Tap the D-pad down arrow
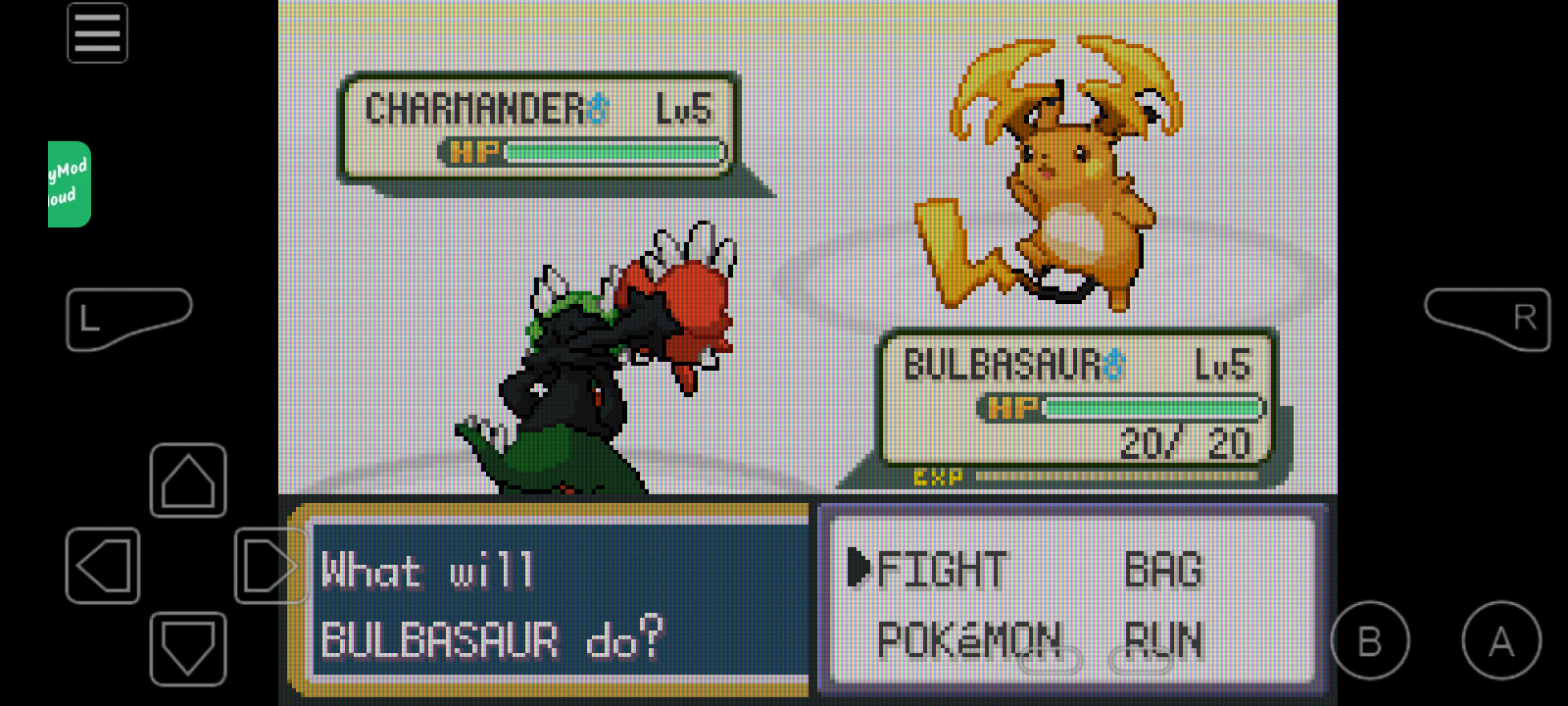Viewport: 1568px width, 706px height. [x=188, y=648]
